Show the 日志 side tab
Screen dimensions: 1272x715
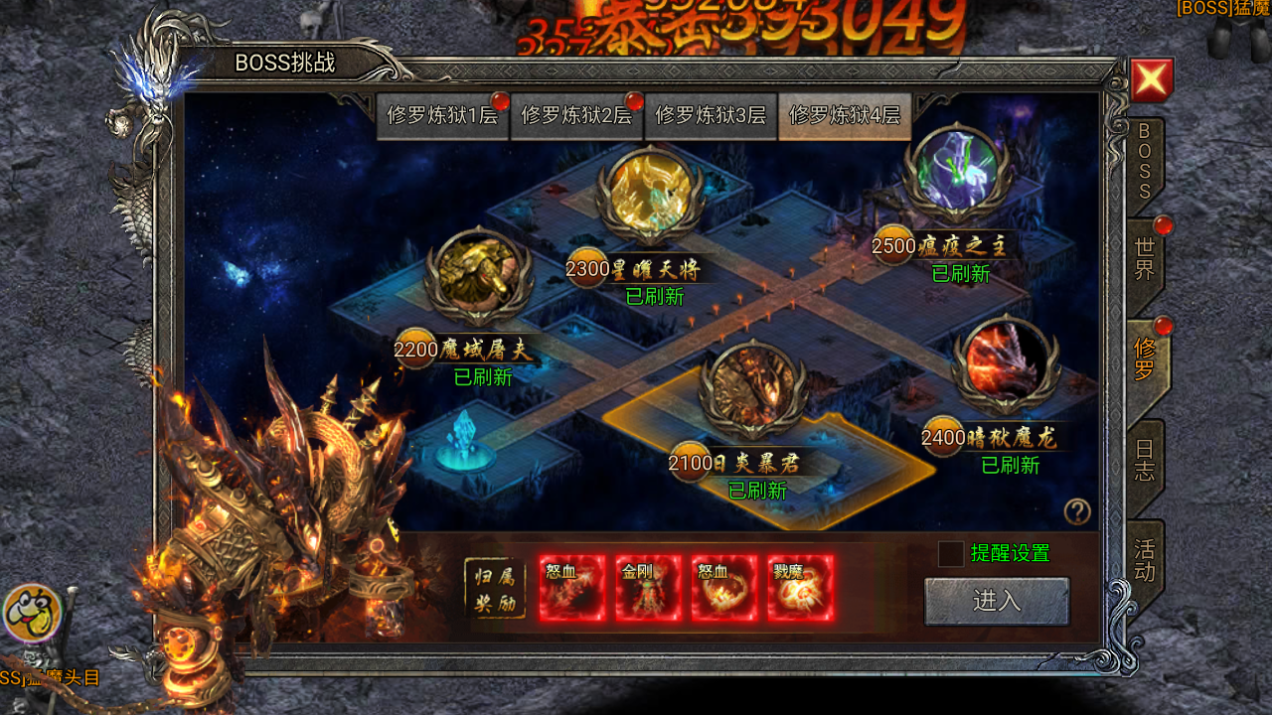(1144, 459)
